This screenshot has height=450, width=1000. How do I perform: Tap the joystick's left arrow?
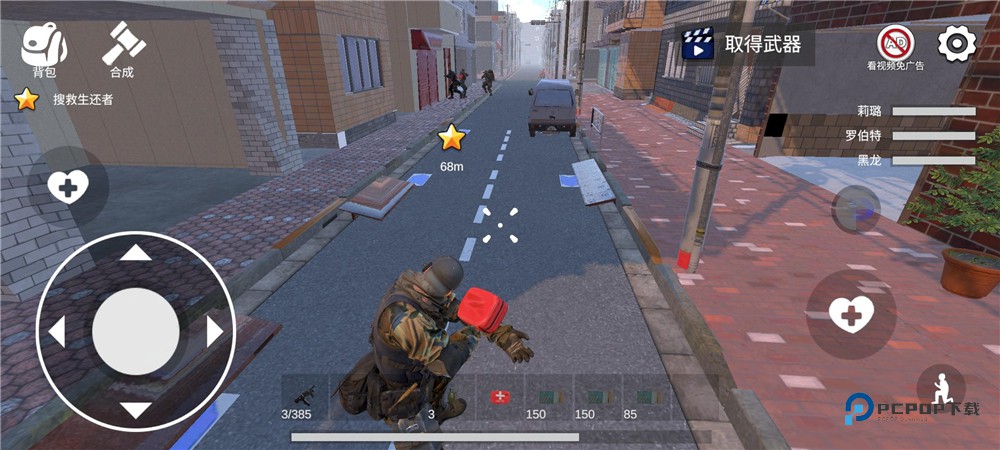57,331
